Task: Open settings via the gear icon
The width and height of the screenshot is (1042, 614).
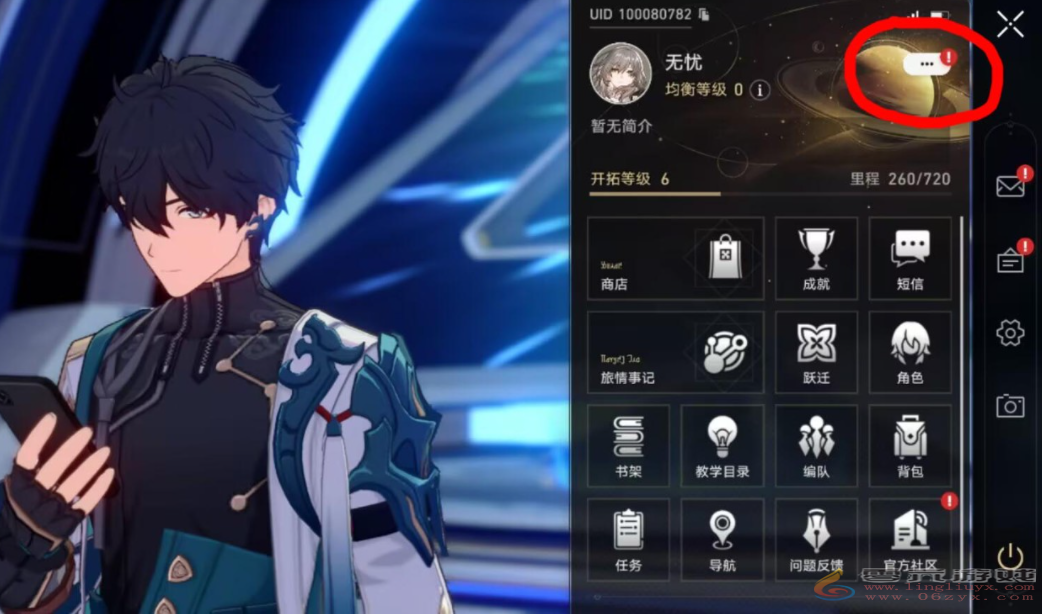Action: click(x=1010, y=333)
